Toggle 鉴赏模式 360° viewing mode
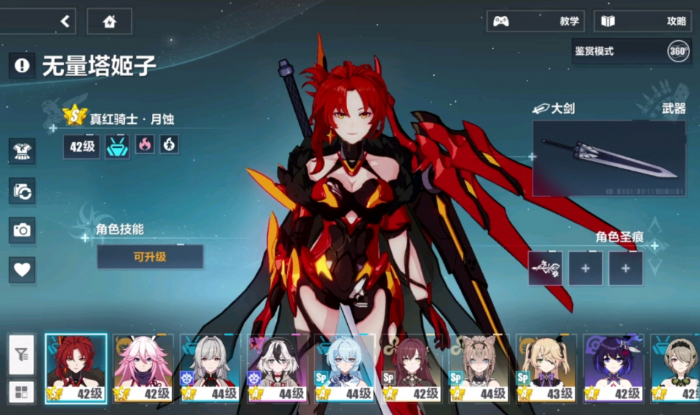700x415 pixels. tap(678, 50)
